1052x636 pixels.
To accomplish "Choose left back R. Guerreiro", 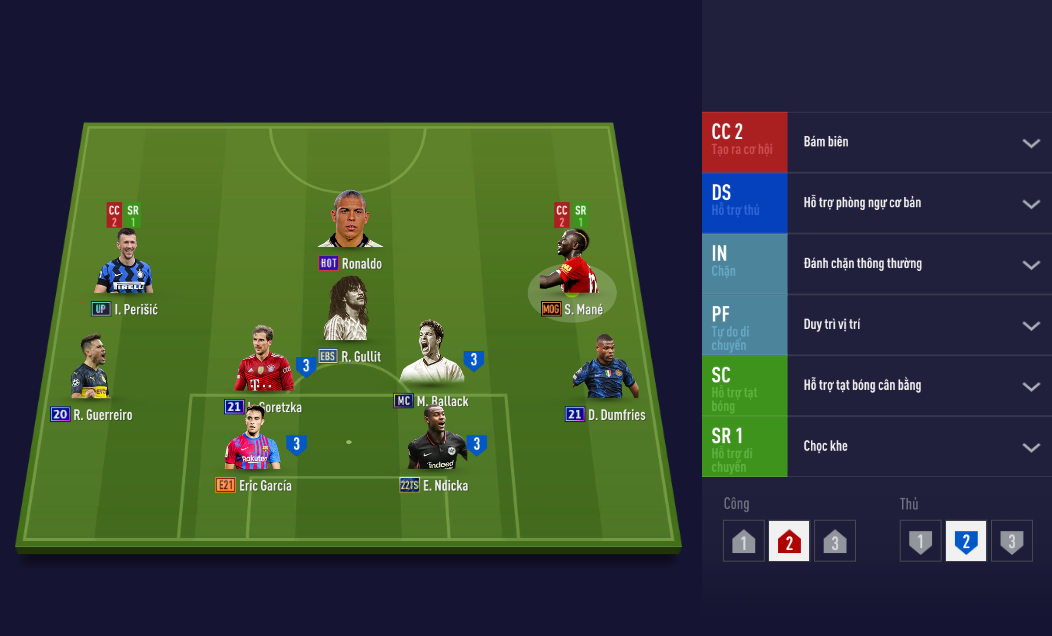I will pos(89,369).
